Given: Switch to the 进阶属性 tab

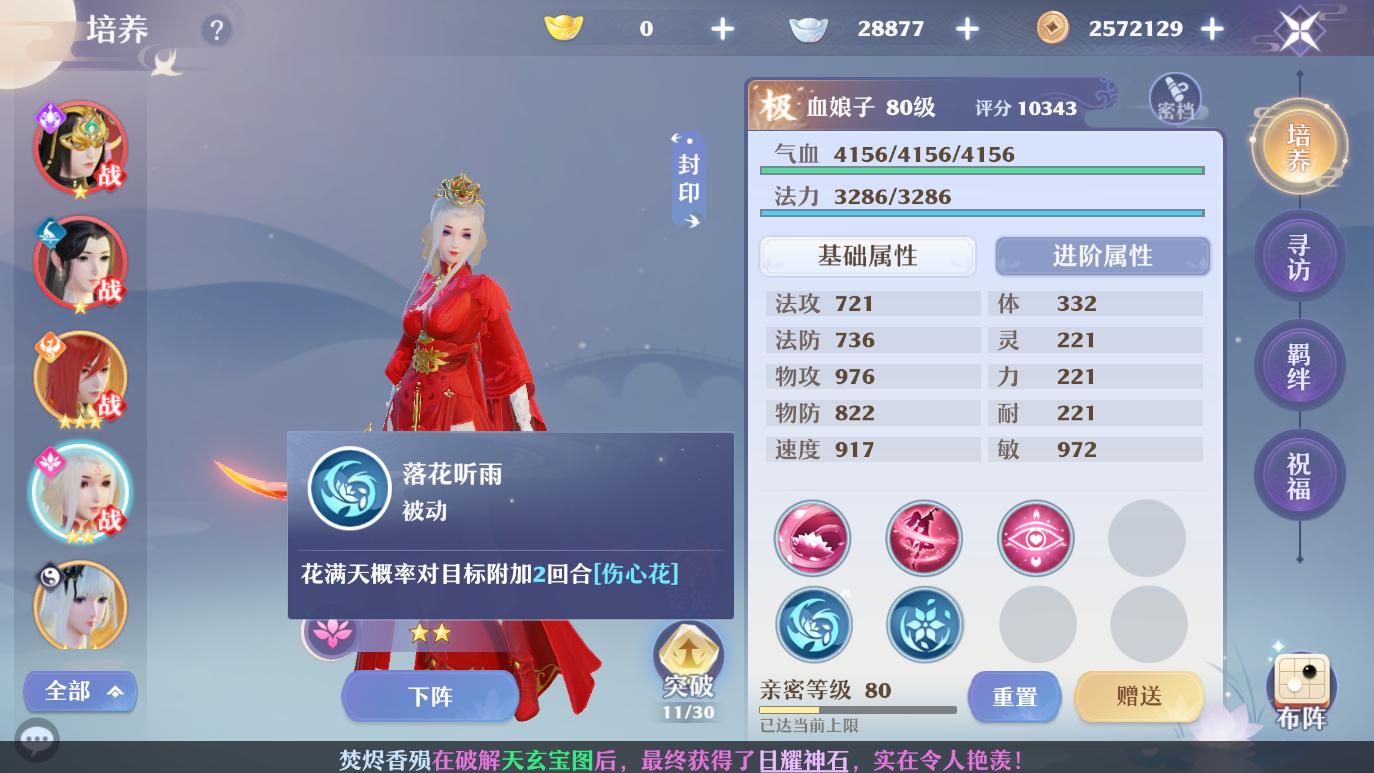Looking at the screenshot, I should click(1102, 256).
